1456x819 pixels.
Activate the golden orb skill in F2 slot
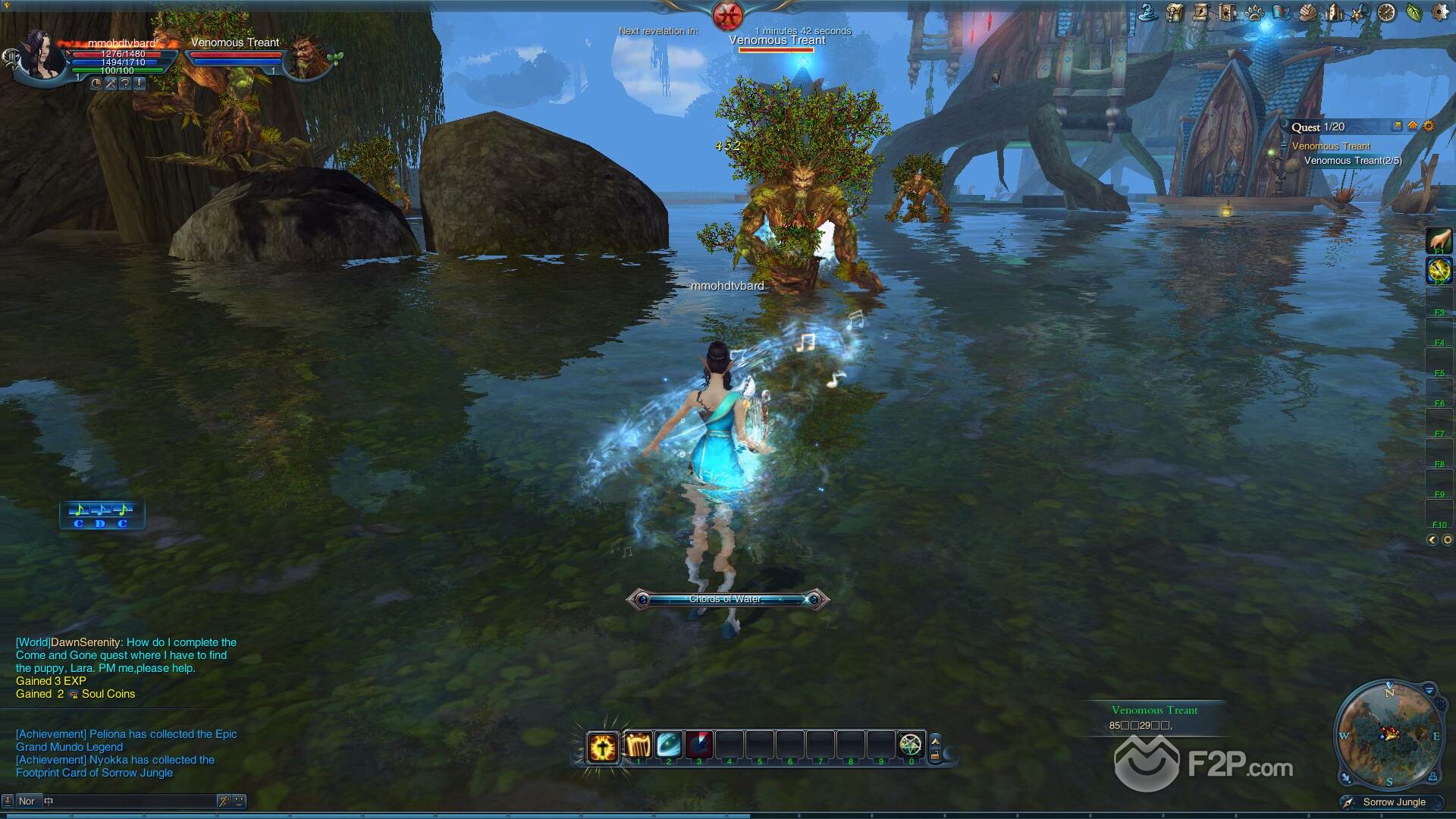click(1439, 269)
